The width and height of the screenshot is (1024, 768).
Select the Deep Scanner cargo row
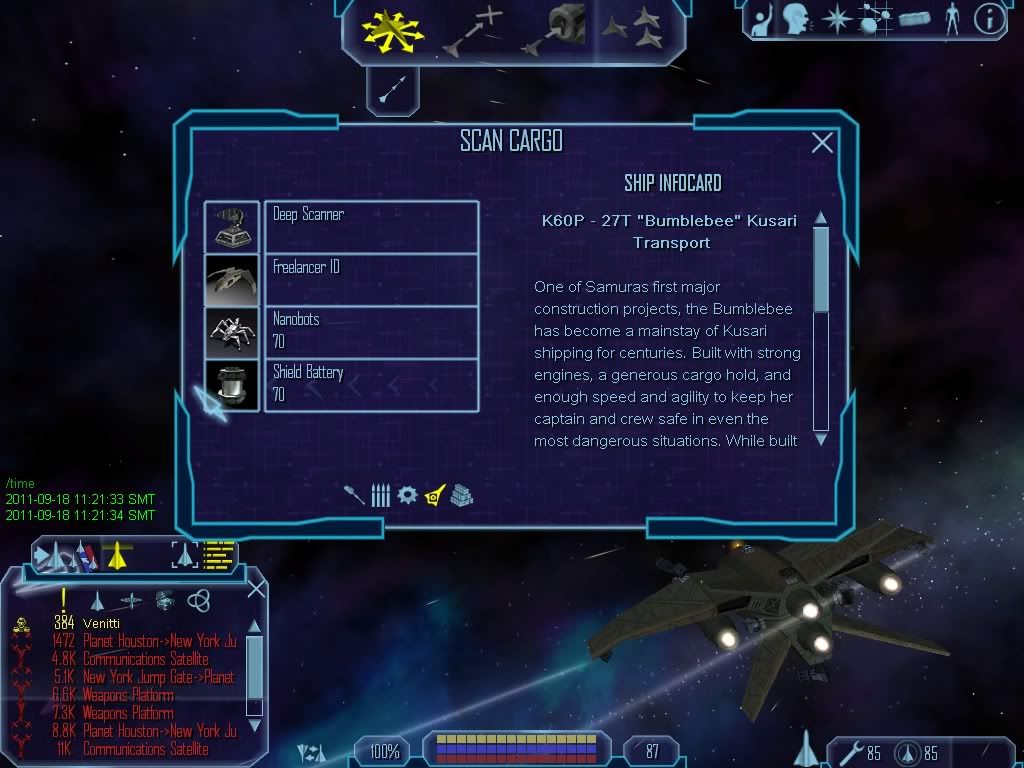click(x=371, y=226)
